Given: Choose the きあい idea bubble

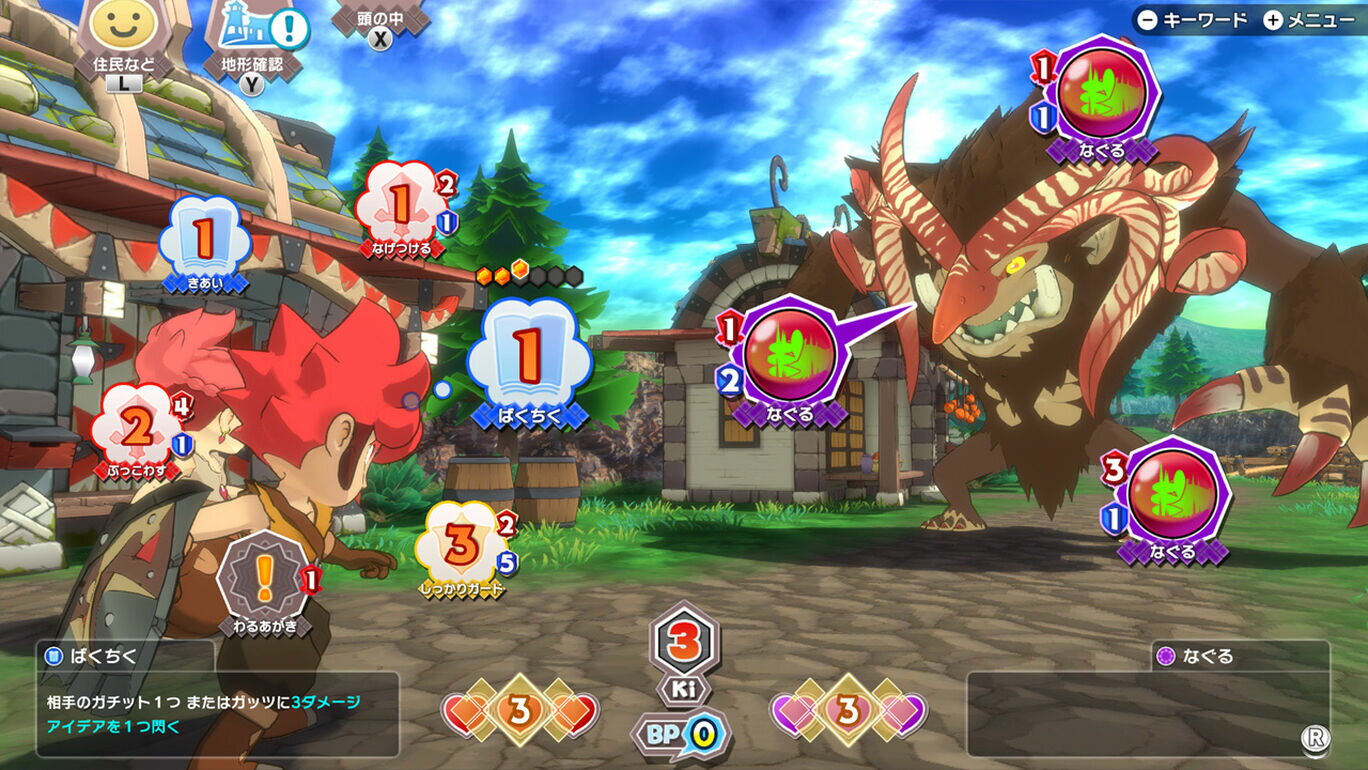Looking at the screenshot, I should pos(204,241).
